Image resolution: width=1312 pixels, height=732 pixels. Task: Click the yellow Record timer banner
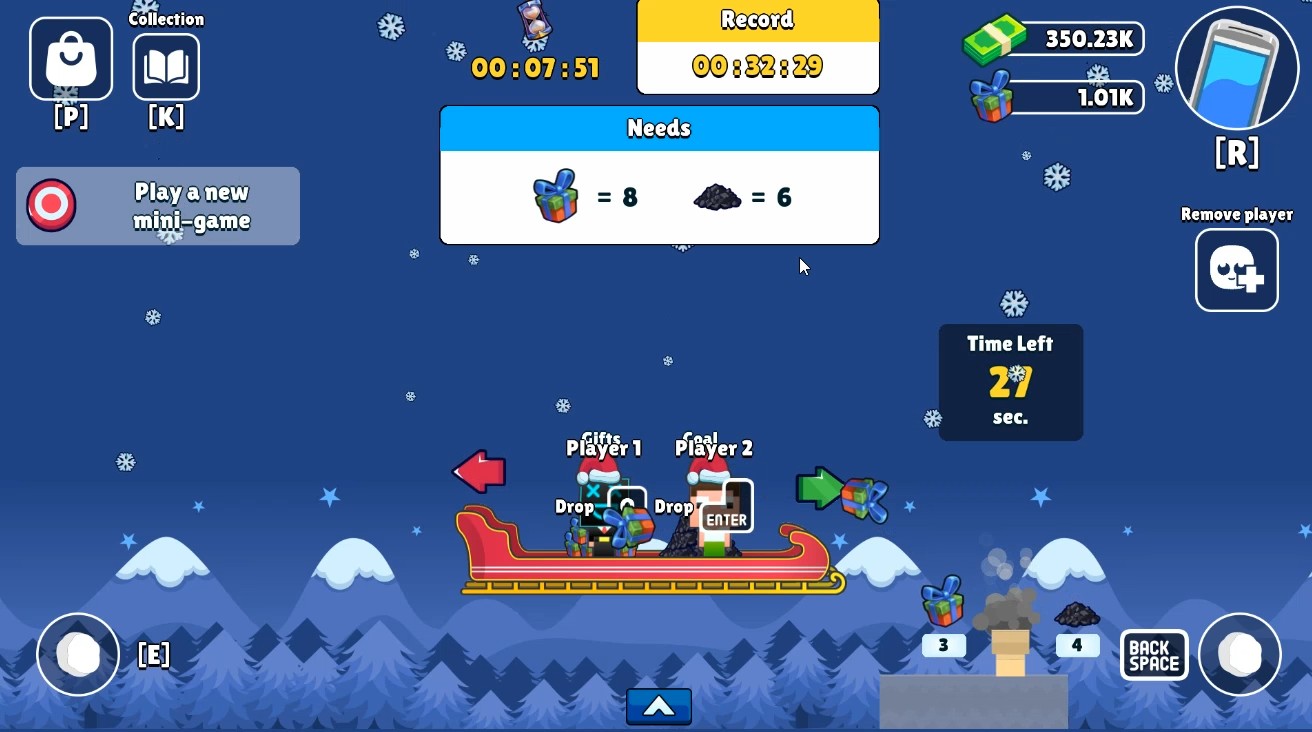click(757, 20)
